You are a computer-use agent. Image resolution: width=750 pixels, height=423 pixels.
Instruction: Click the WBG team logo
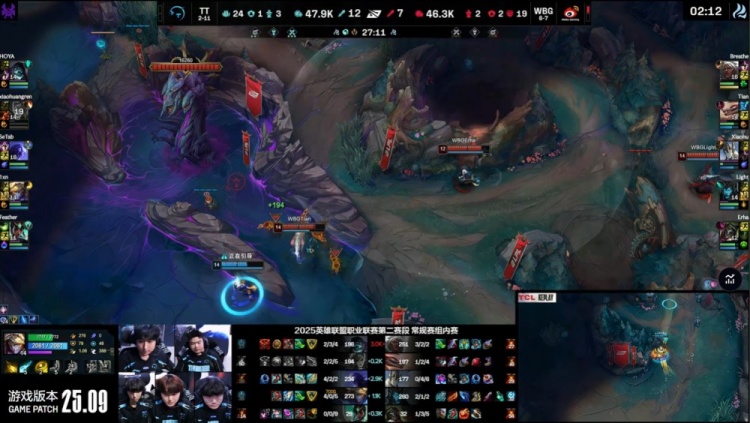(571, 12)
